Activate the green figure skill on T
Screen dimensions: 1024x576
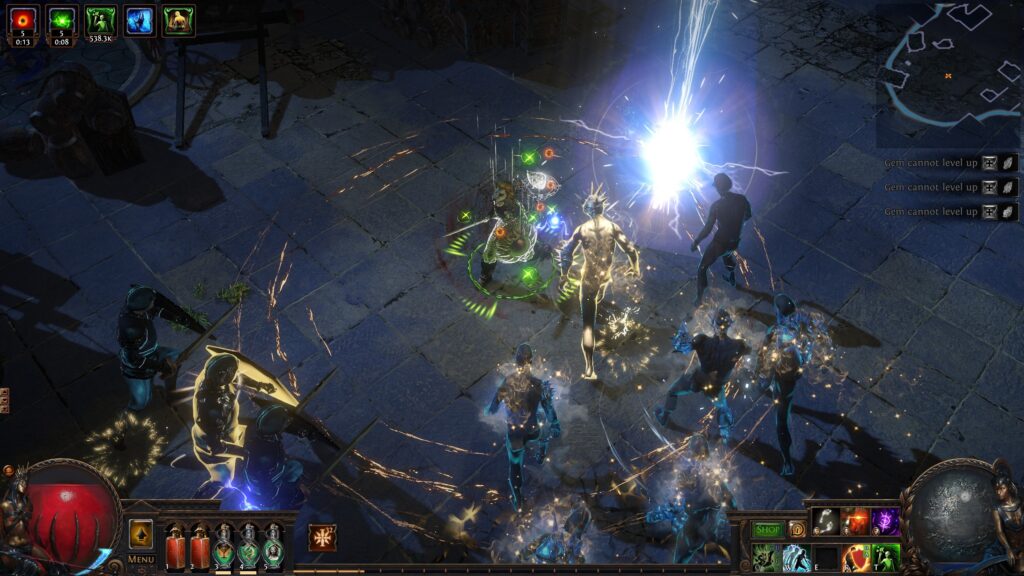(886, 557)
